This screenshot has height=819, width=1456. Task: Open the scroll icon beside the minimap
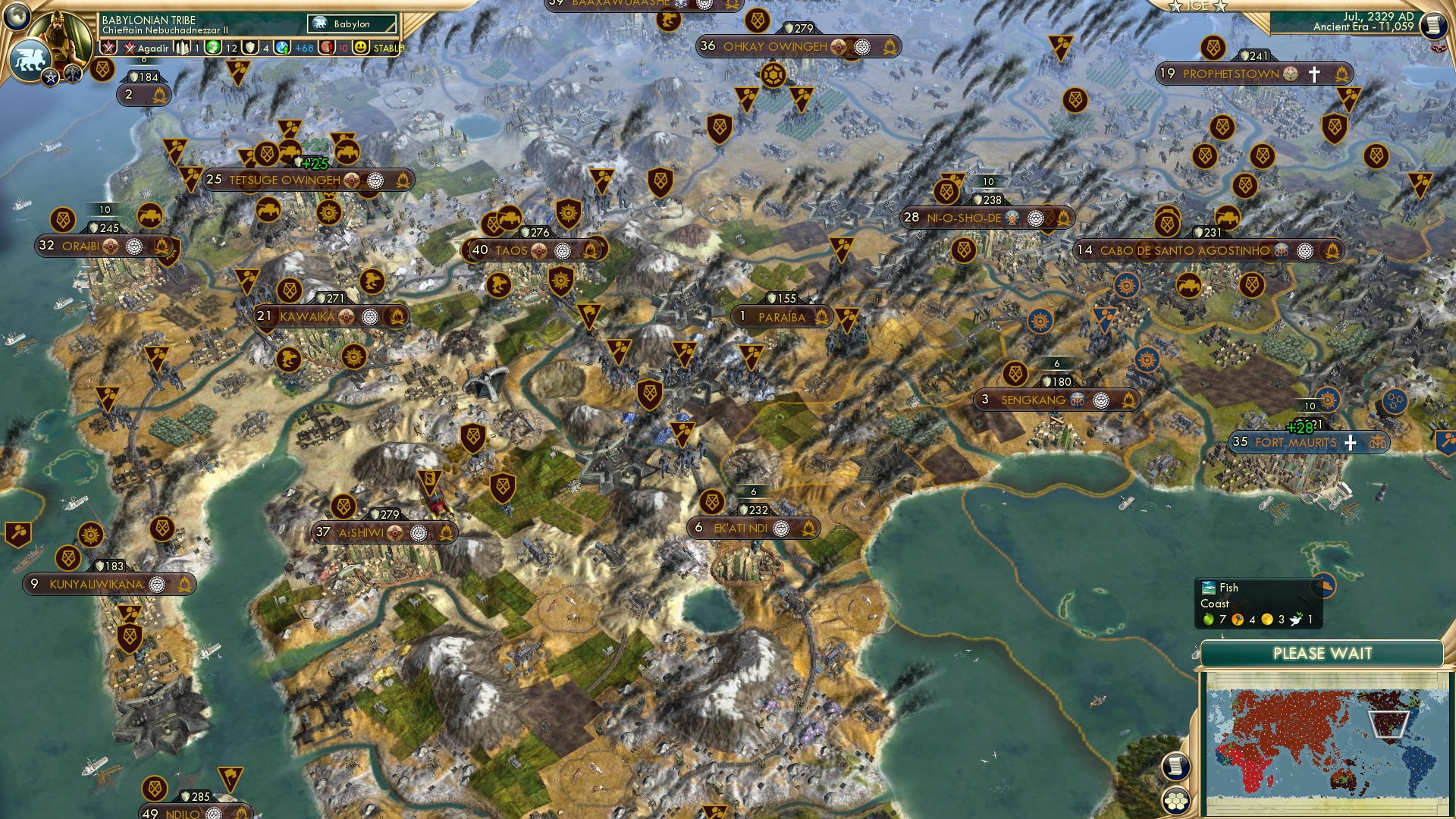1175,767
